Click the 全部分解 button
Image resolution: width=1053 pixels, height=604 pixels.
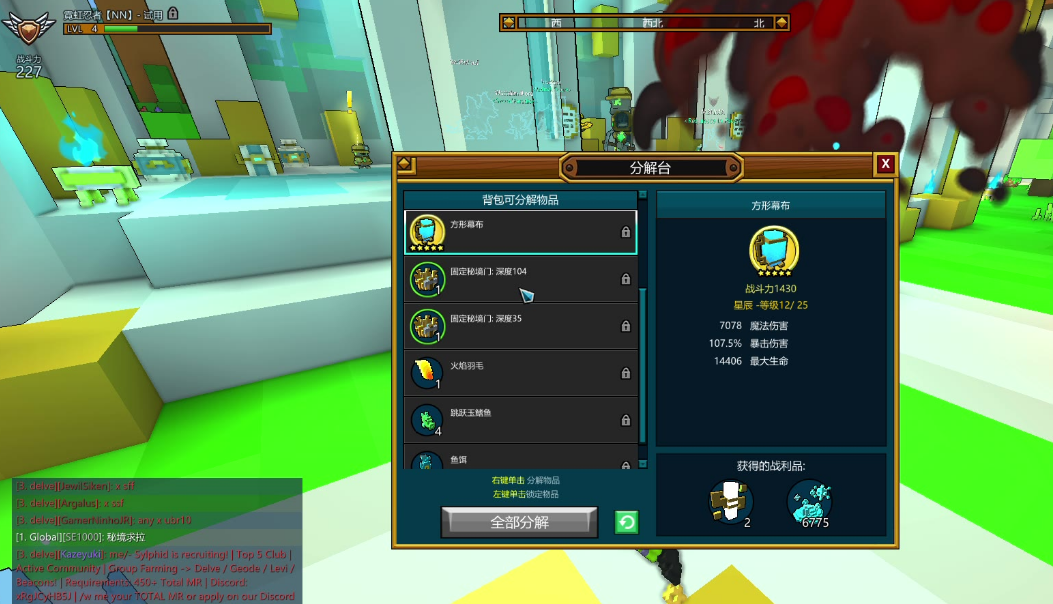519,522
